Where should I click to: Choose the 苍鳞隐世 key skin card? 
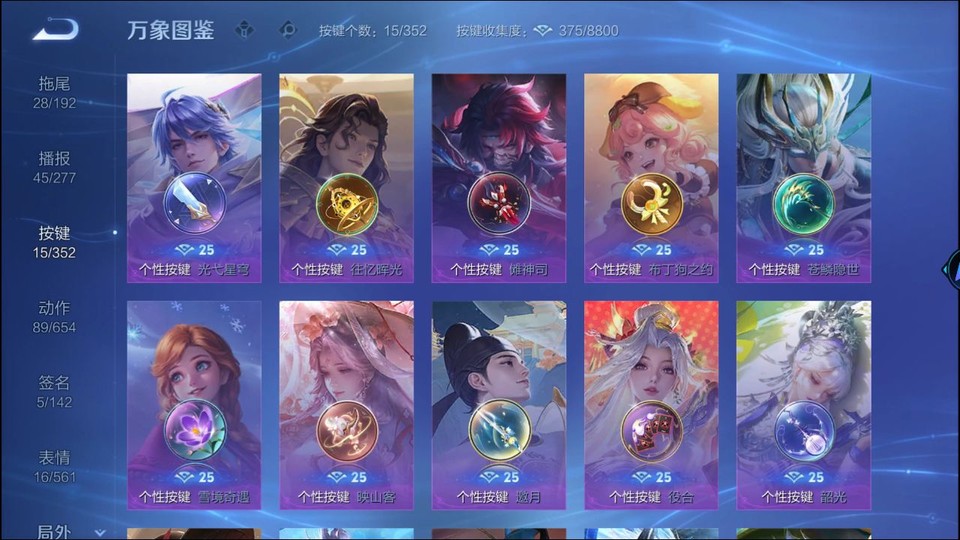804,178
